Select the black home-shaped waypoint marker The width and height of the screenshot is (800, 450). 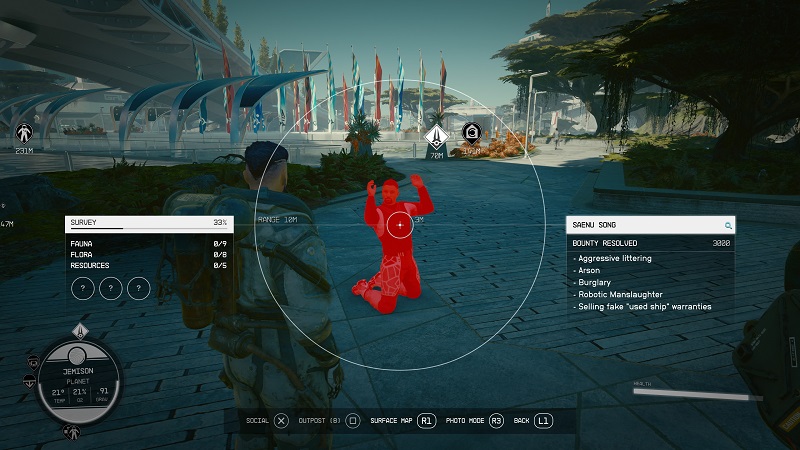470,133
